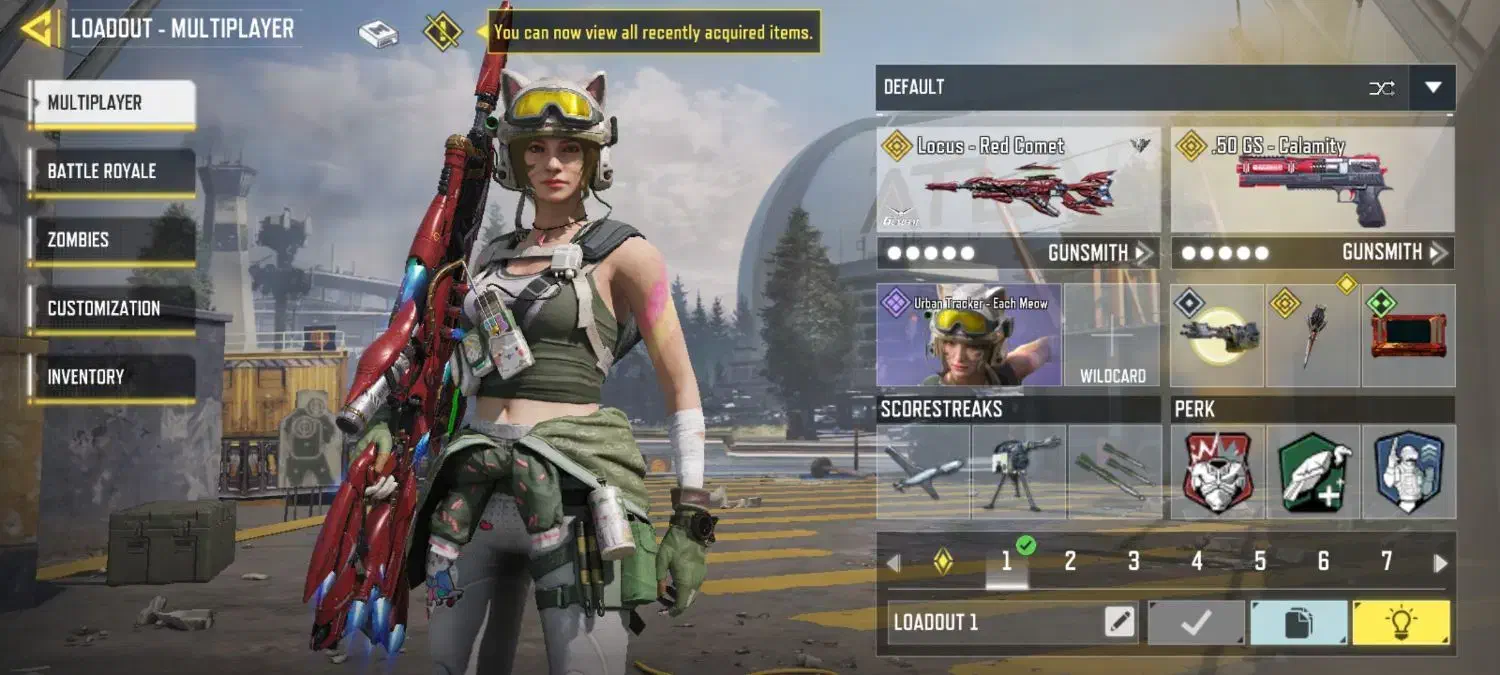Add a Wildcard to the loadout
This screenshot has width=1500, height=675.
click(x=1112, y=337)
